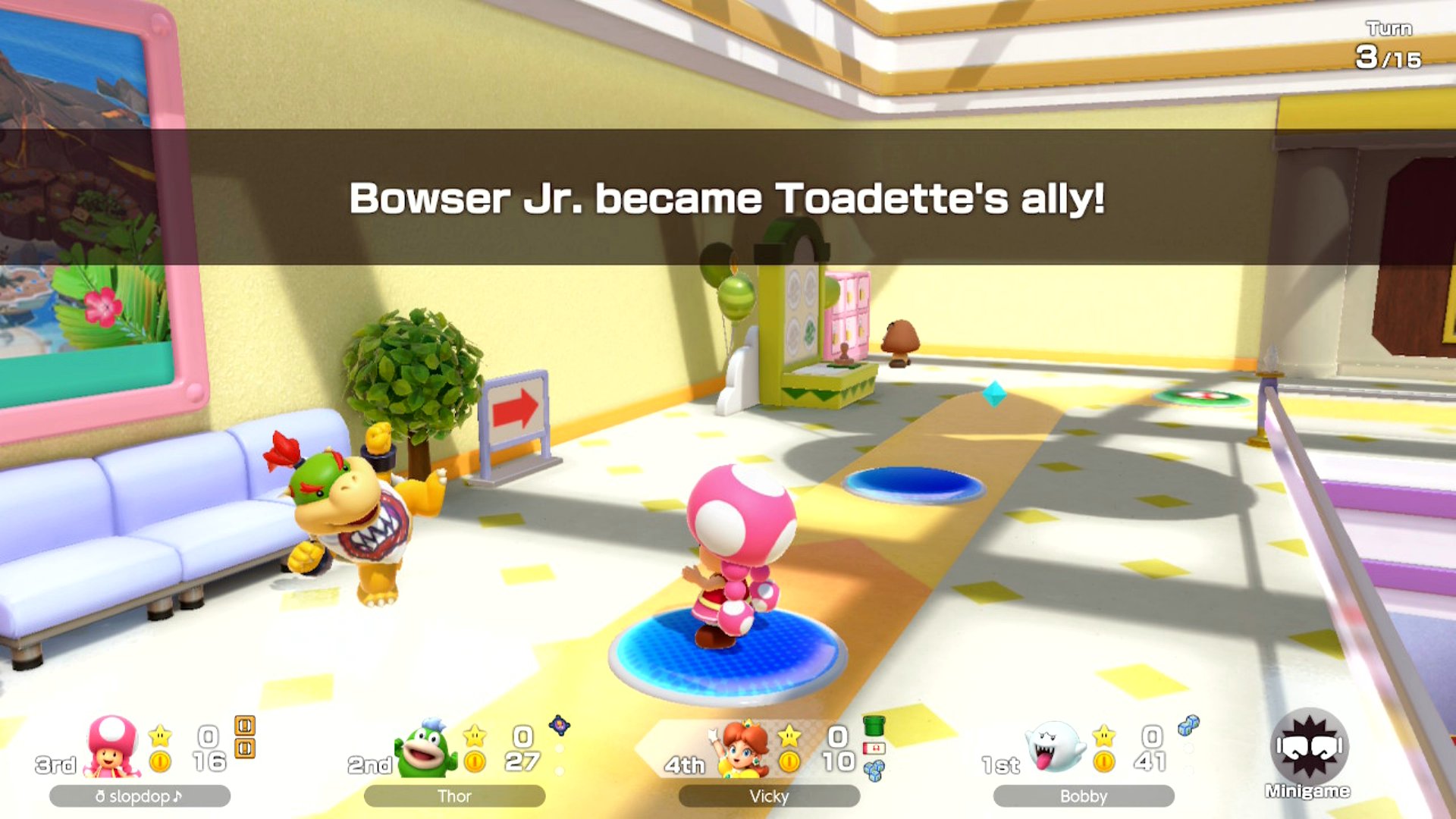Viewport: 1456px width, 819px height.
Task: Click the Bowser Jr. ally announcement banner
Action: click(728, 199)
